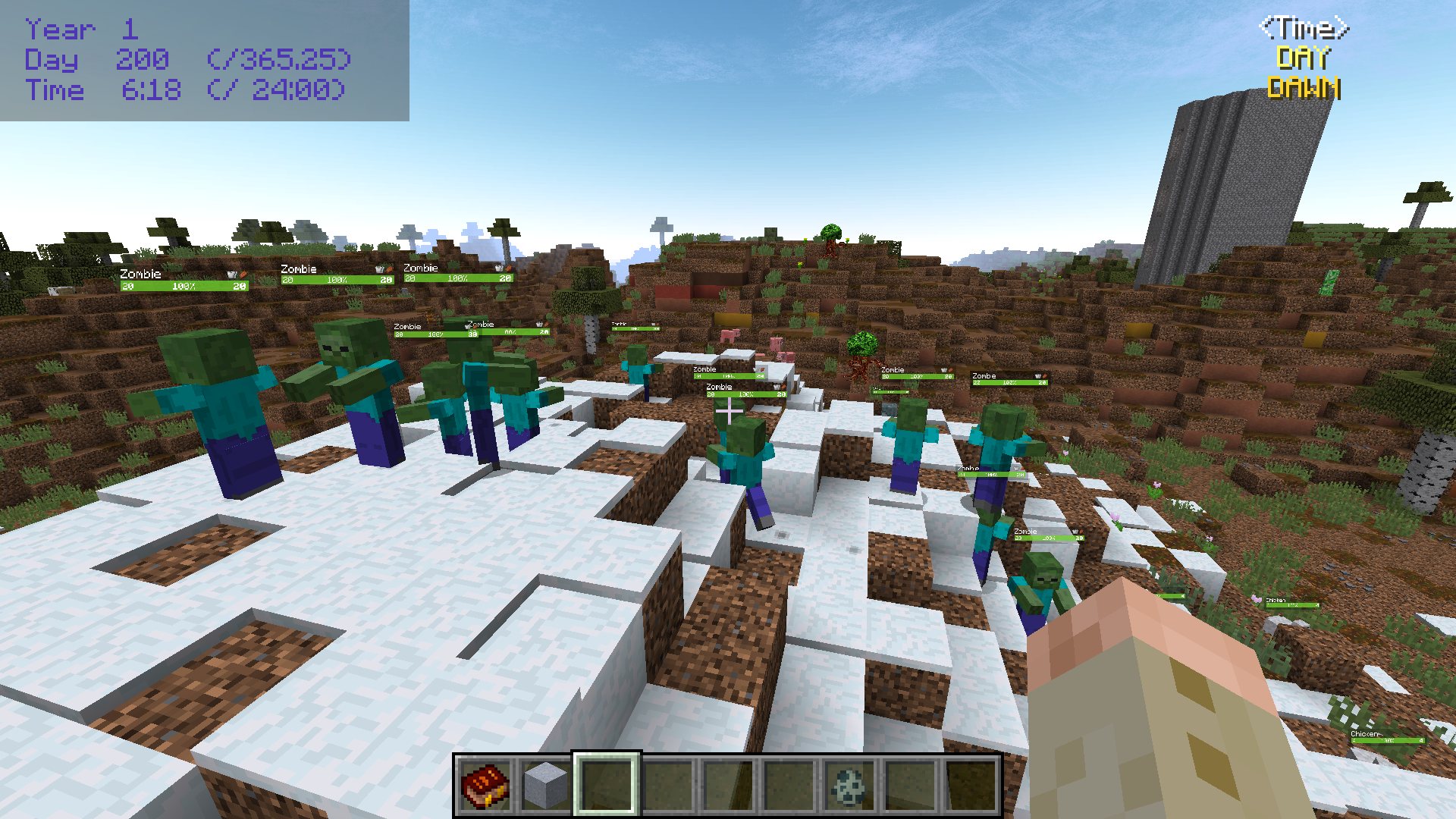Viewport: 1456px width, 819px height.
Task: Click the helmet icon on the leftmost Zombie bar
Action: (x=230, y=274)
